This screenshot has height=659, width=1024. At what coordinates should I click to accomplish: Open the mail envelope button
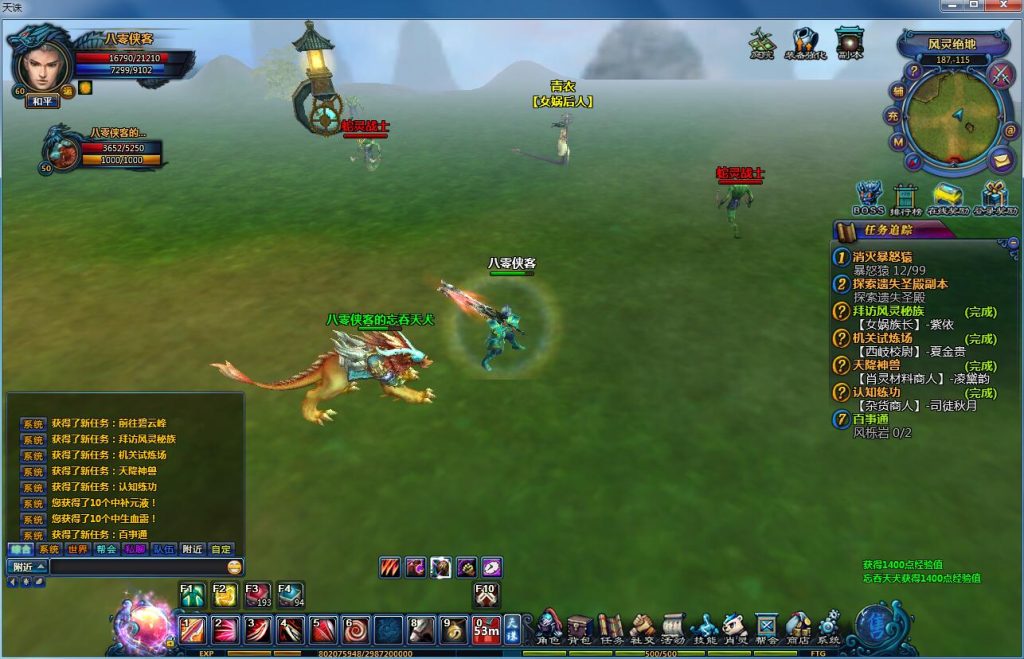tap(1001, 160)
